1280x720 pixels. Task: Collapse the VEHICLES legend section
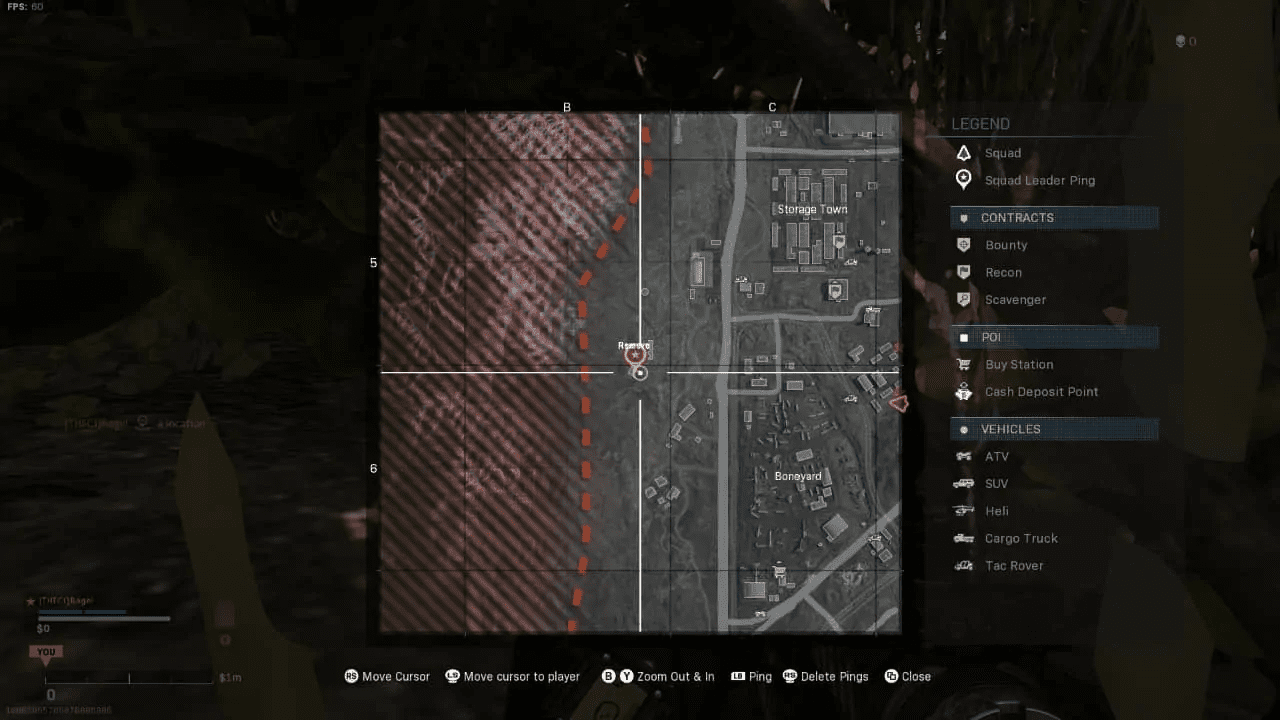click(1054, 428)
